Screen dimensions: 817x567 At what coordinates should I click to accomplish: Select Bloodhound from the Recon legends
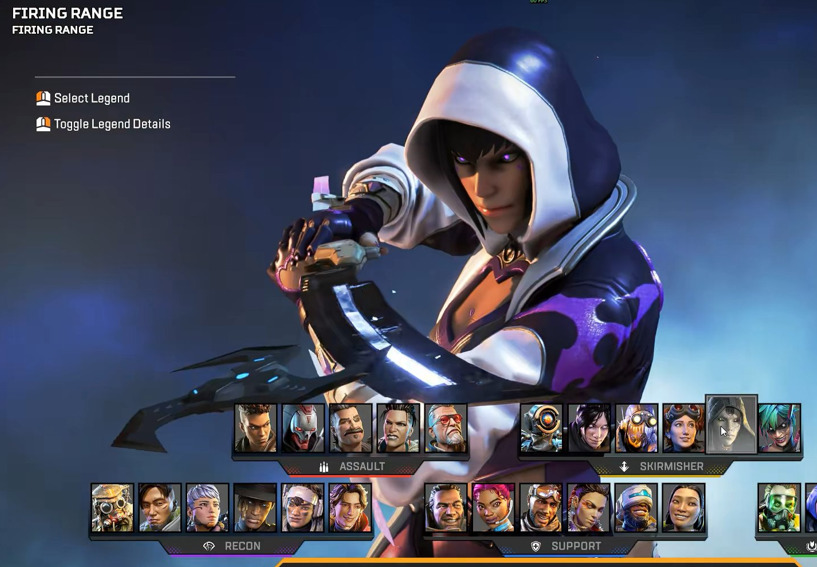(112, 508)
